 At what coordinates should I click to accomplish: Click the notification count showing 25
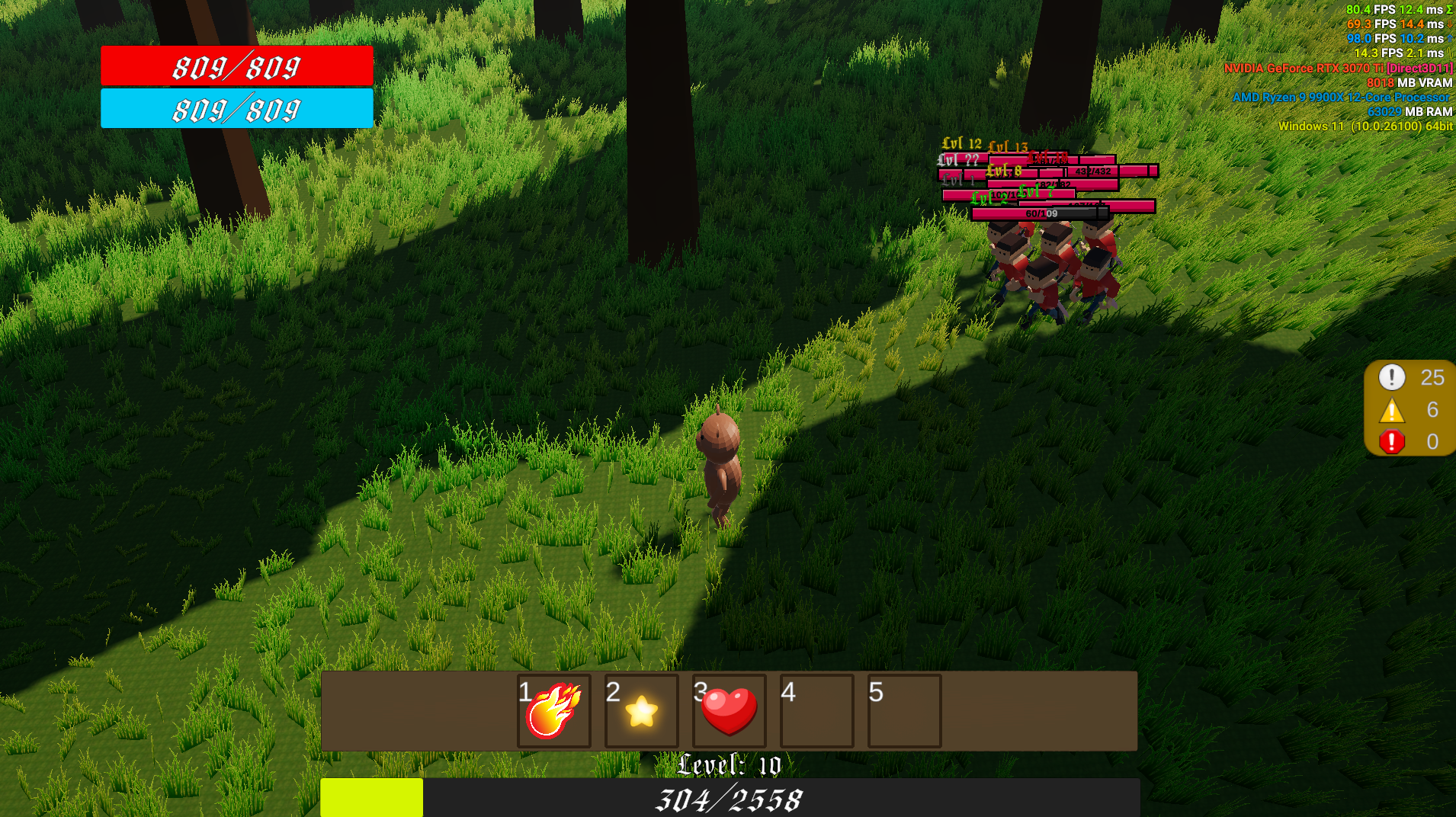point(1433,377)
